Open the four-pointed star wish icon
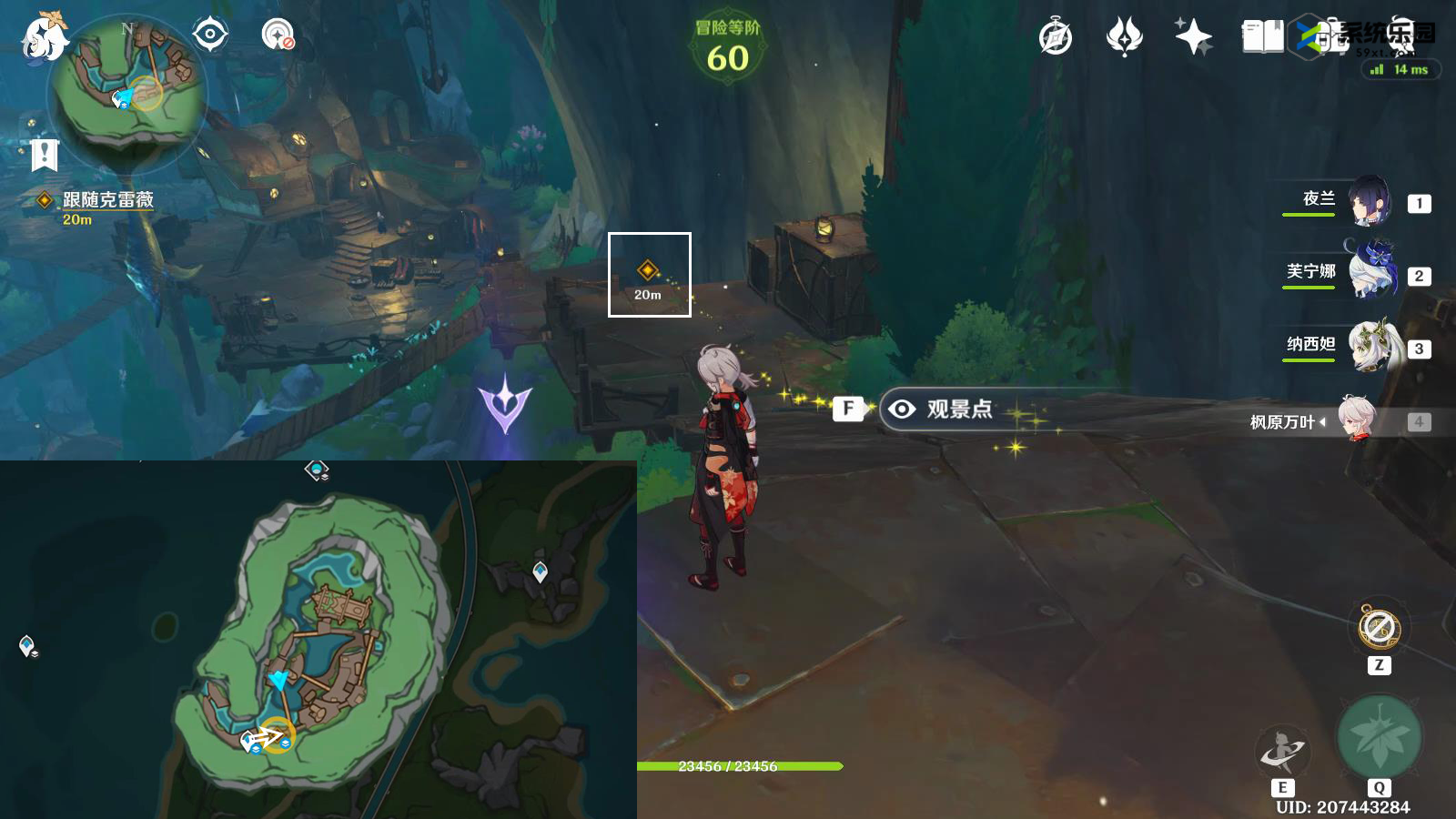 [x=1193, y=37]
